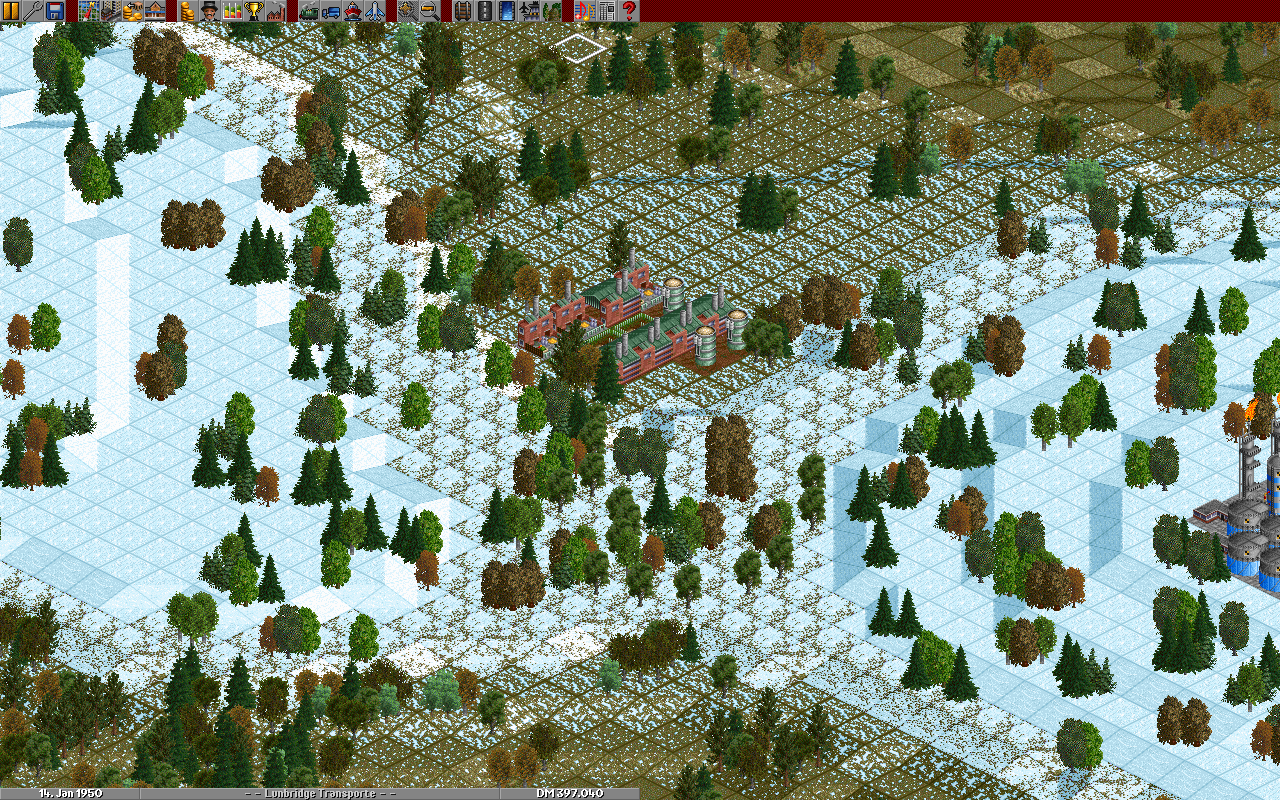Viewport: 1280px width, 800px height.
Task: Open the train list
Action: [309, 11]
